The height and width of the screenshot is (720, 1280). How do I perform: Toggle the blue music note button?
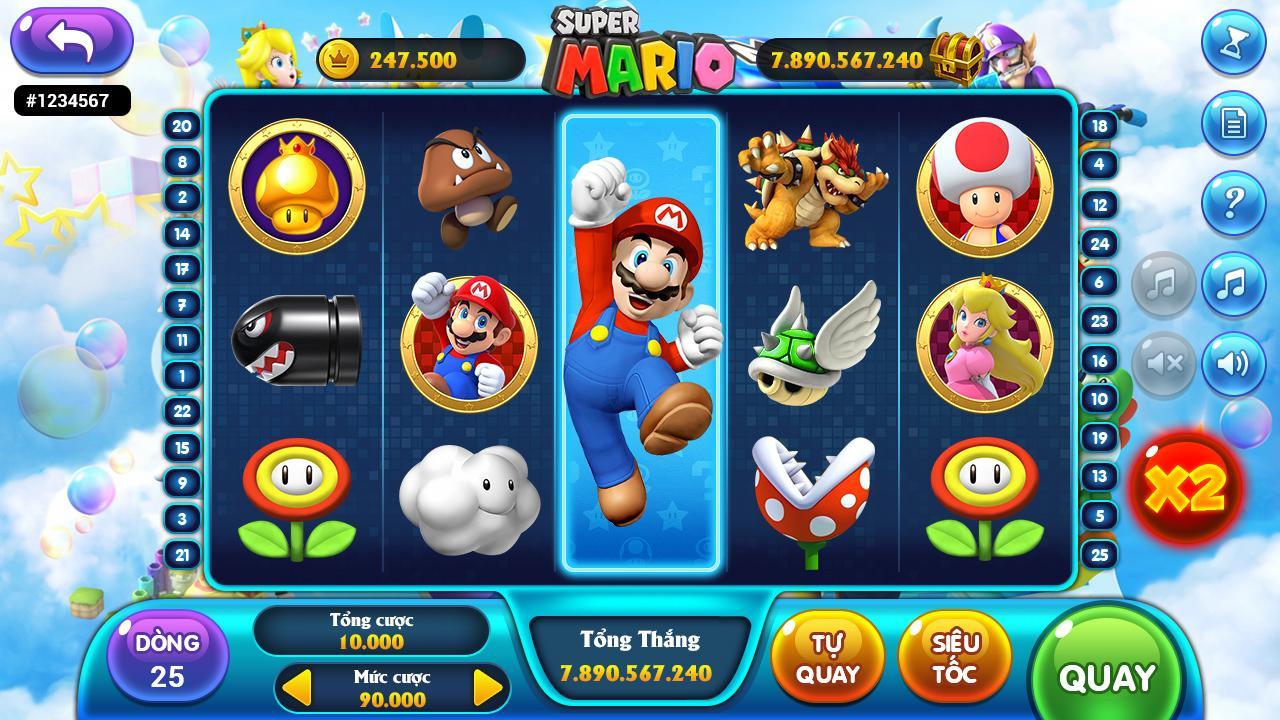coord(1233,284)
